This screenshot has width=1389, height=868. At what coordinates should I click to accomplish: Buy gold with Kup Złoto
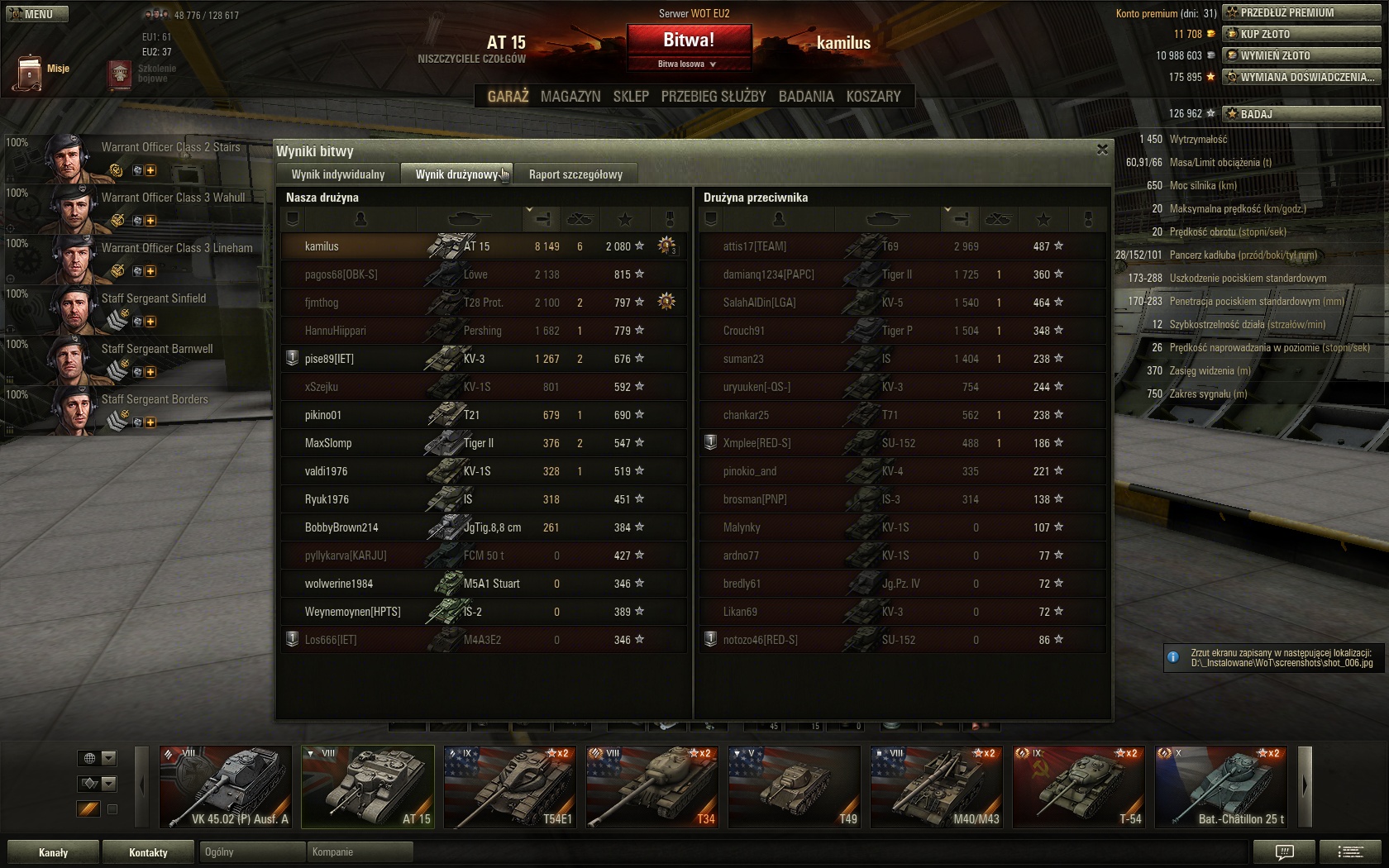(x=1301, y=34)
